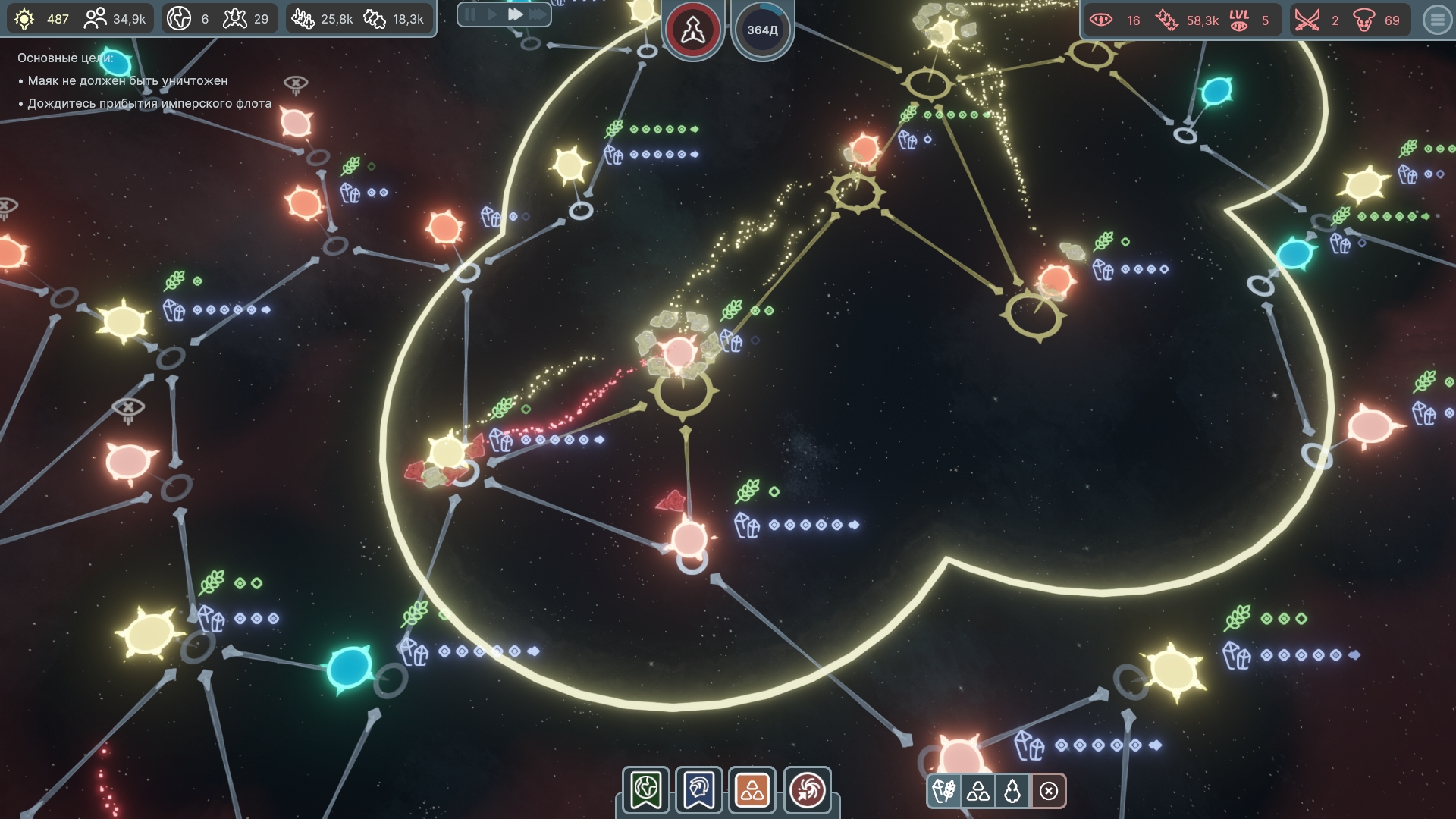Open the green planet banner panel

click(x=646, y=790)
